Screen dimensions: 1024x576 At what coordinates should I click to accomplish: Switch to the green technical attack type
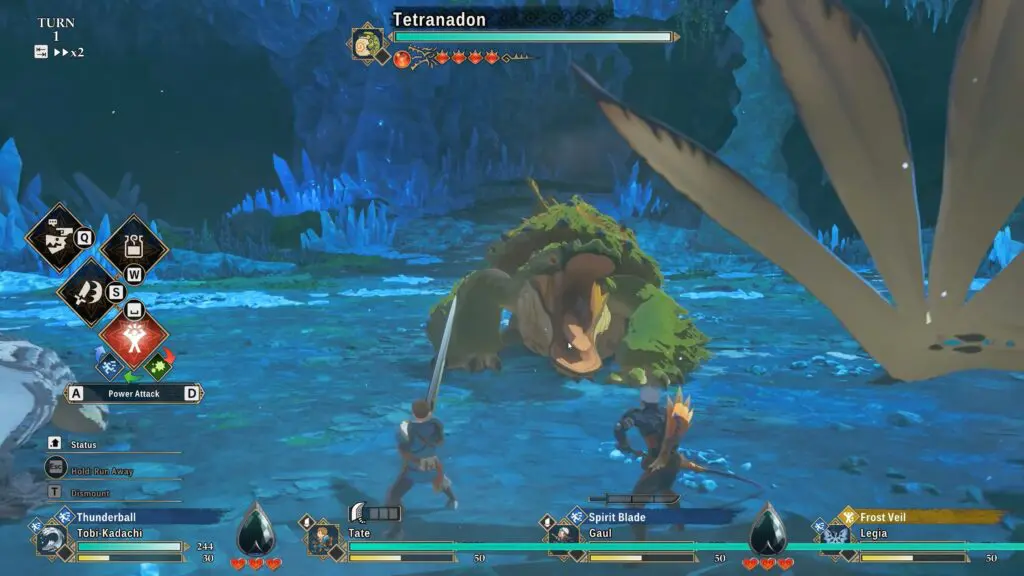tap(157, 367)
